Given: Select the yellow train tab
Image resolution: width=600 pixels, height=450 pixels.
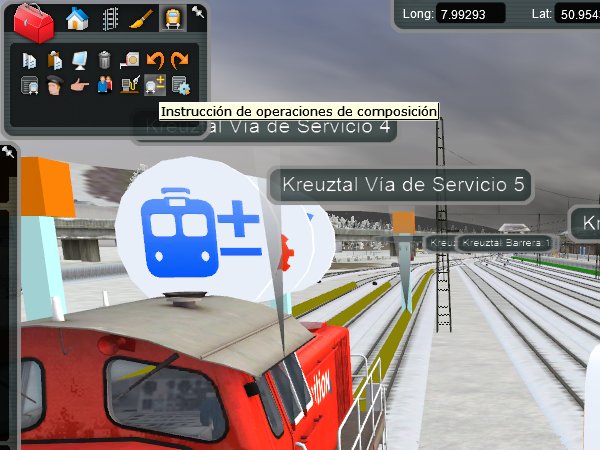Looking at the screenshot, I should [x=172, y=18].
